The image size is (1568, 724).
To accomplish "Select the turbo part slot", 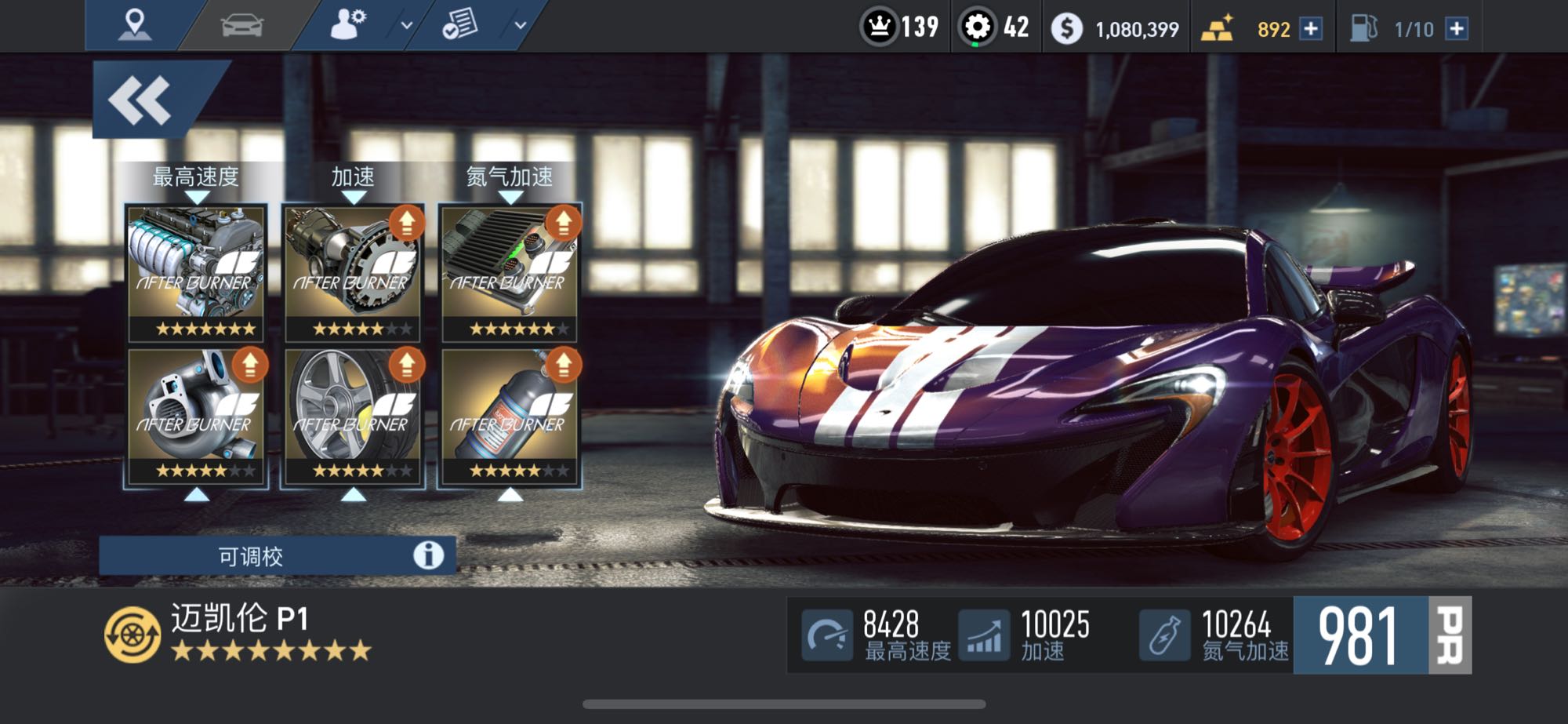I will click(x=196, y=415).
